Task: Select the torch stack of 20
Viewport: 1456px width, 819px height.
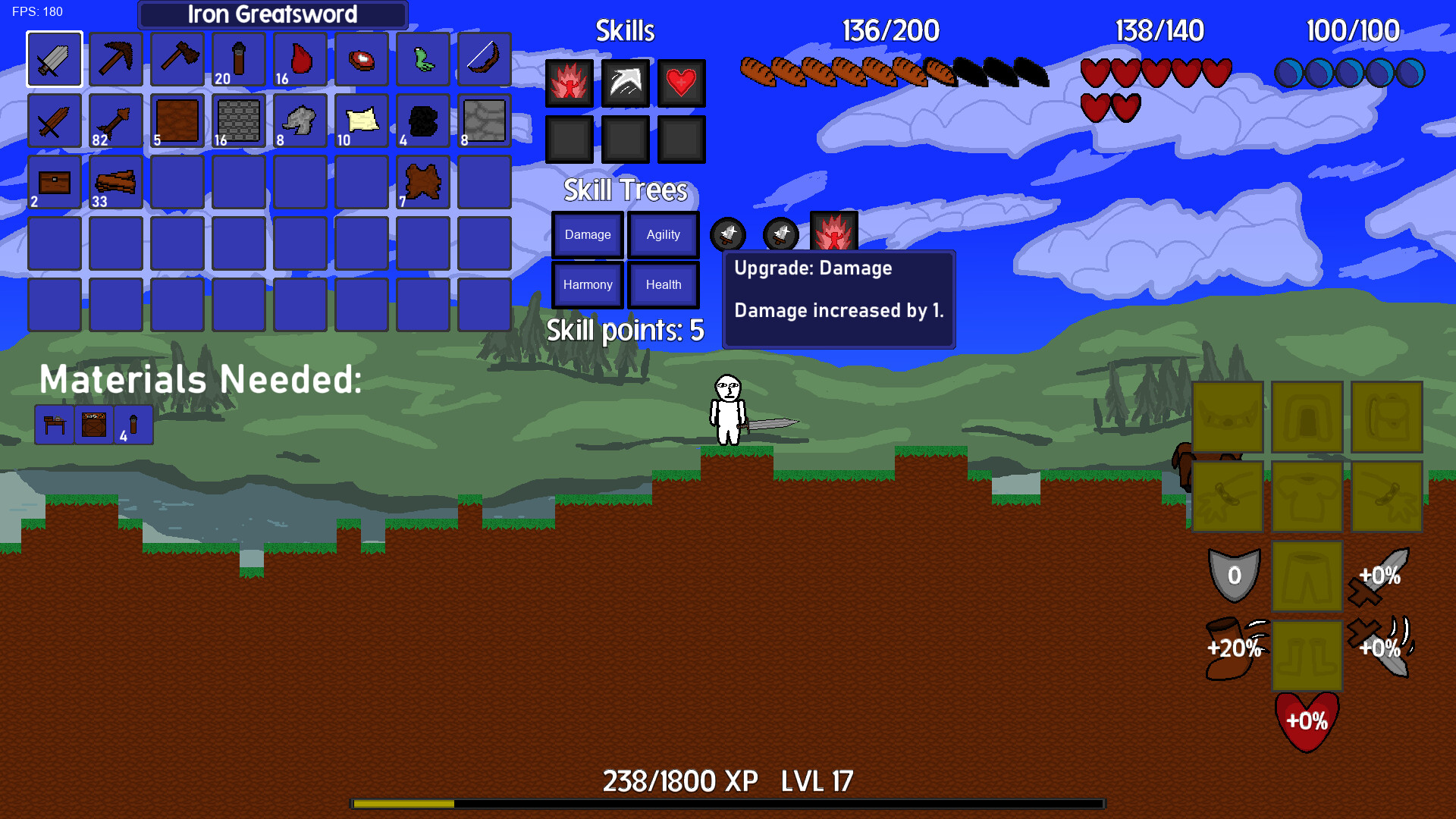Action: point(238,59)
